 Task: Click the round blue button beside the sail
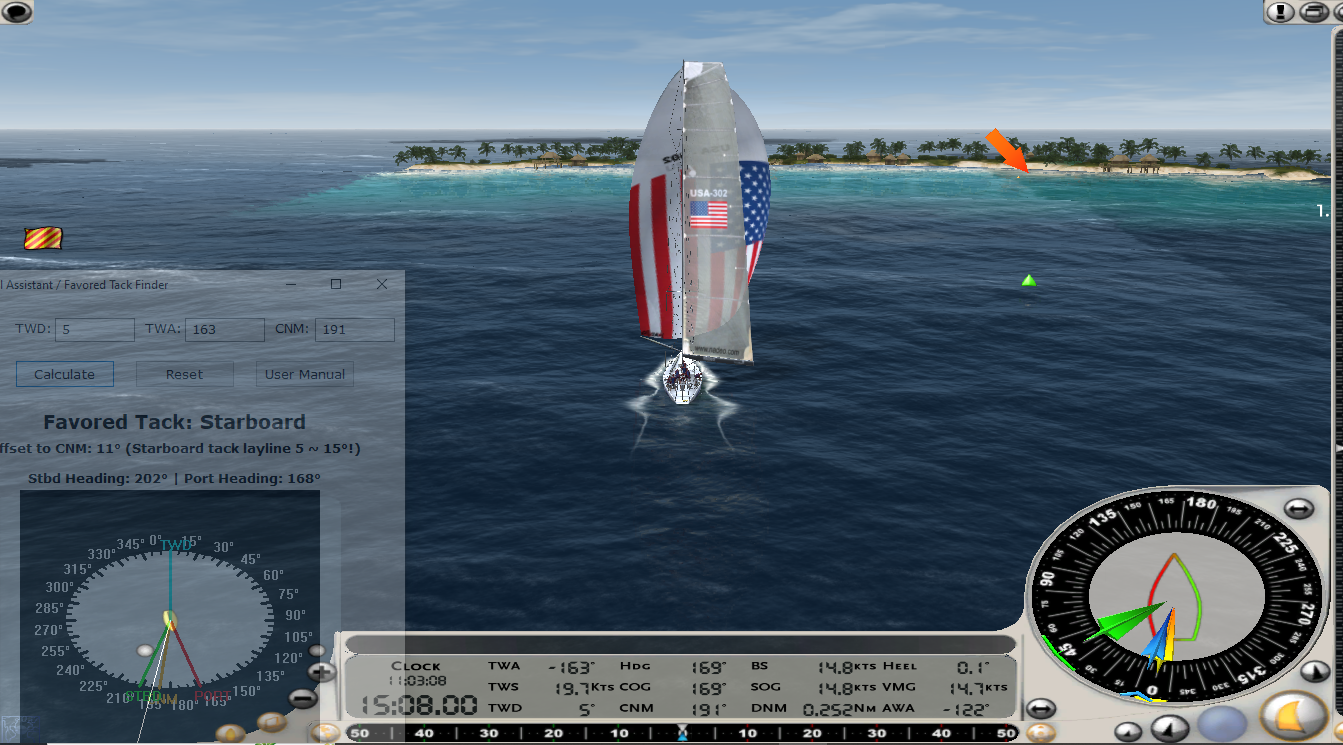(1222, 724)
